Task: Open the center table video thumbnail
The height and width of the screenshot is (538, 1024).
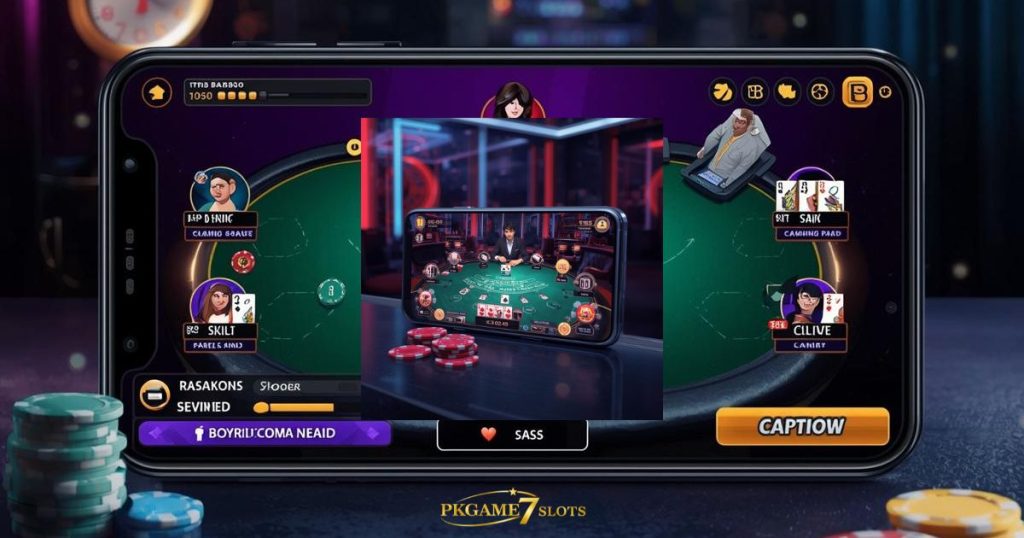Action: pyautogui.click(x=512, y=268)
